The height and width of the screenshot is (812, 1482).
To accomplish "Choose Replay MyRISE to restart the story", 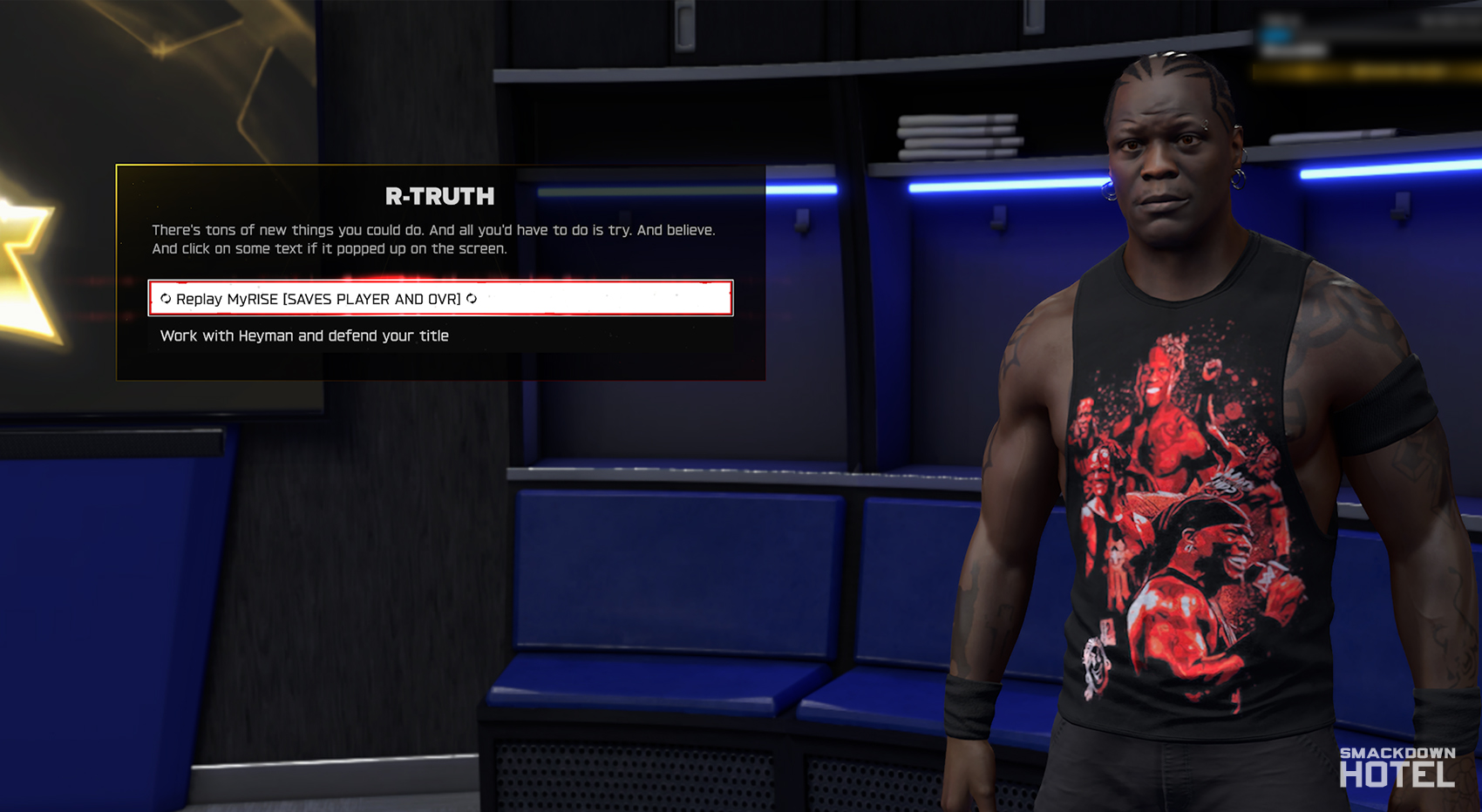I will click(x=318, y=299).
